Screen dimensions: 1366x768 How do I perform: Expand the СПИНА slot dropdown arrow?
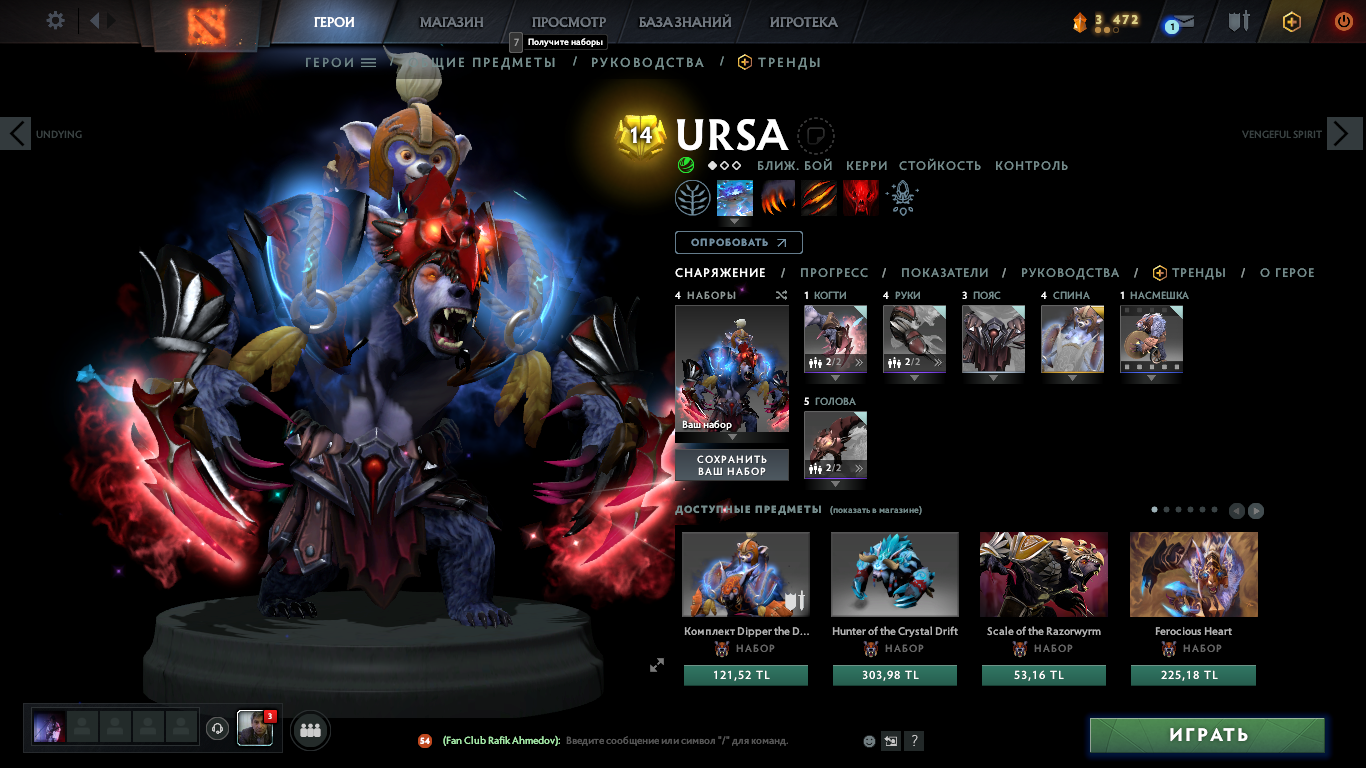1072,378
